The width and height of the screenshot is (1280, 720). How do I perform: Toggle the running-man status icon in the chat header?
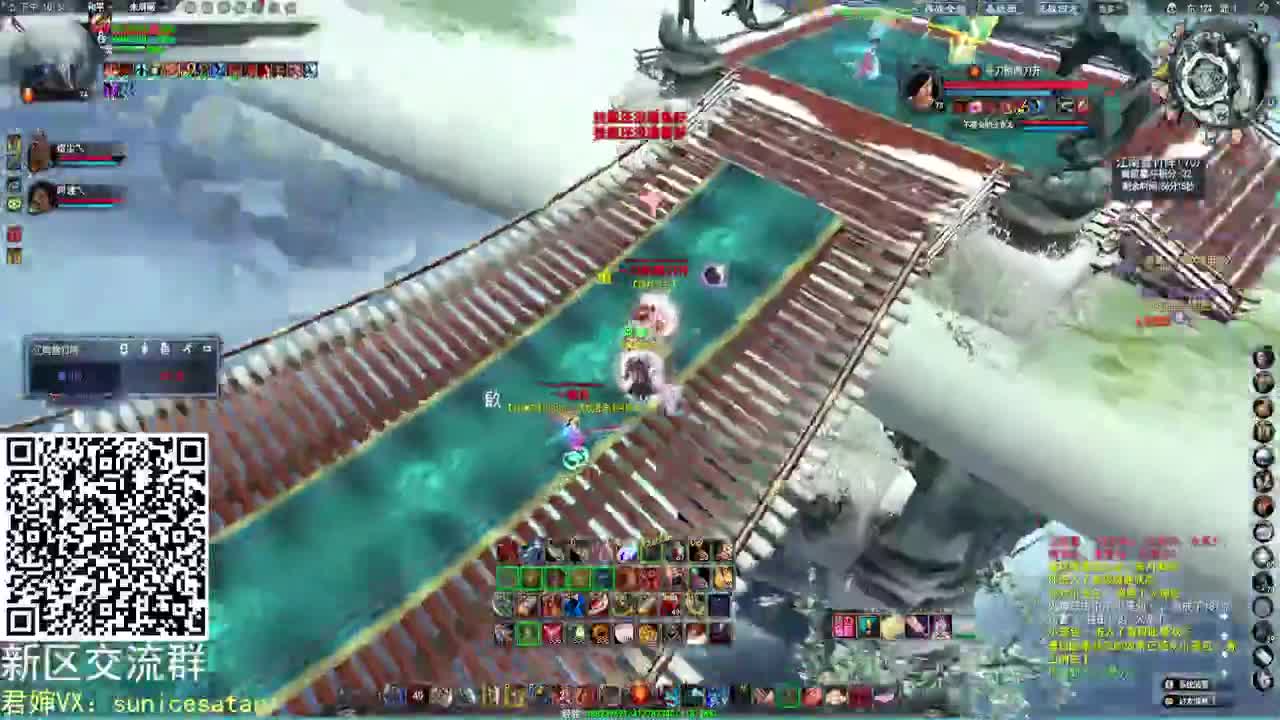[x=187, y=348]
